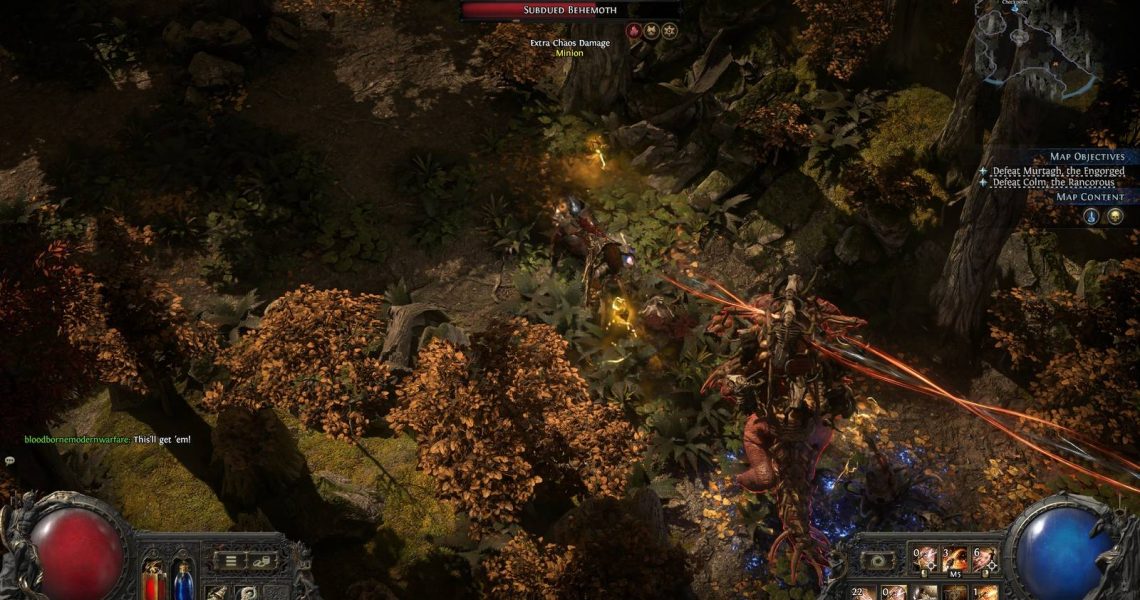Viewport: 1140px width, 600px height.
Task: Select objective Defeat Murtagh, the Engorged
Action: [1057, 171]
